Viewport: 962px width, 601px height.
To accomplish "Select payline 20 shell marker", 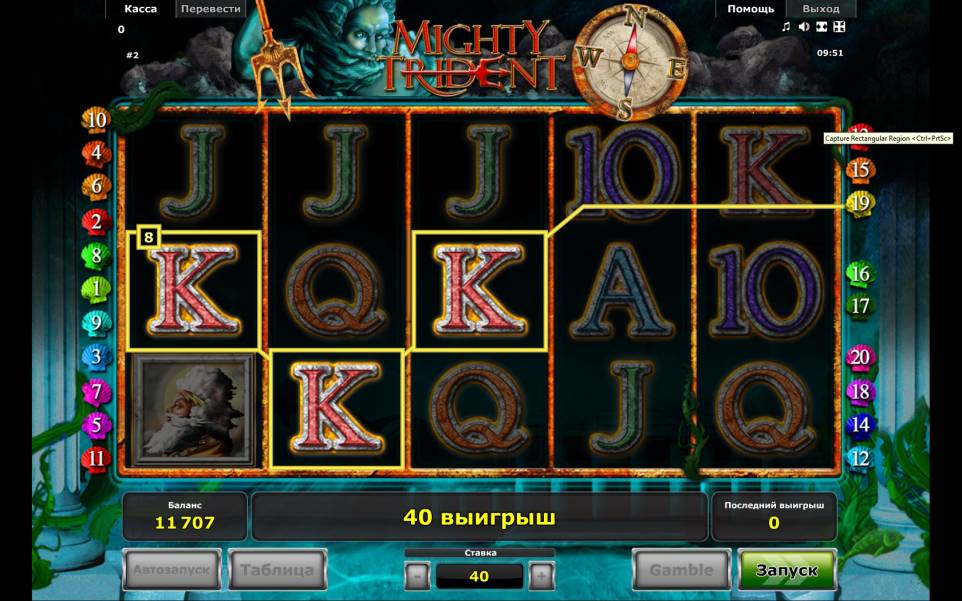I will (x=859, y=357).
